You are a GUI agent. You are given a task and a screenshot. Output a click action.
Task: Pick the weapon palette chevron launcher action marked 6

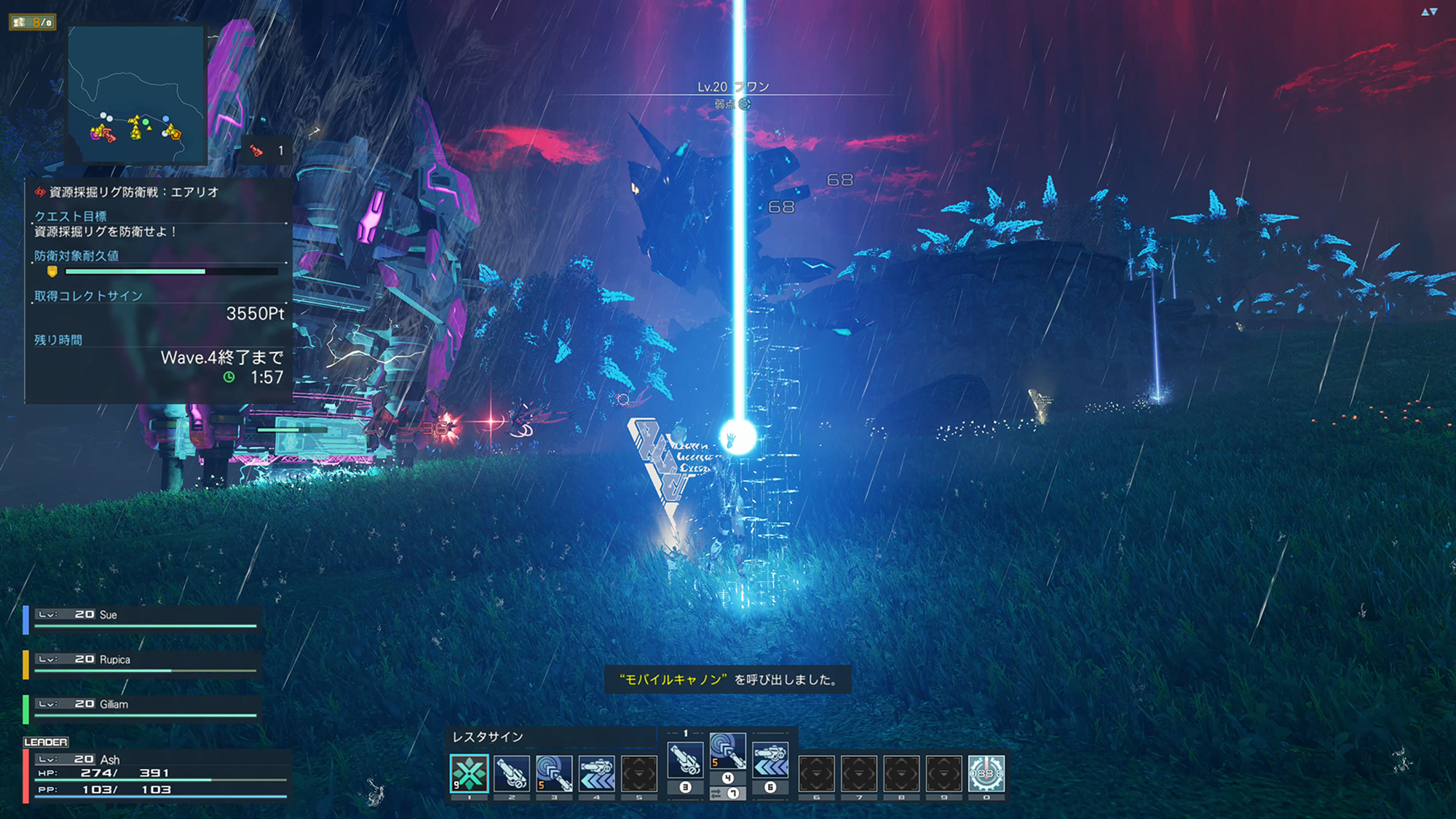click(x=770, y=759)
